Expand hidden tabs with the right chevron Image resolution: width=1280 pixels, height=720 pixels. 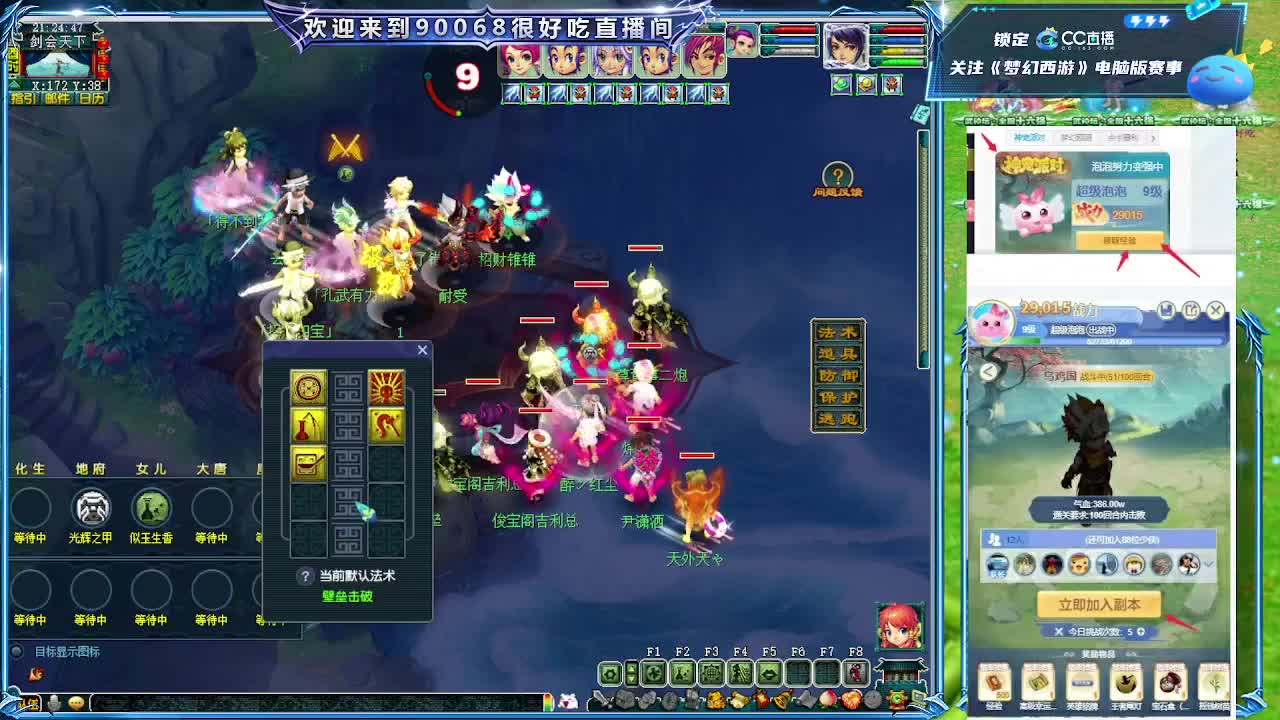tap(1155, 136)
